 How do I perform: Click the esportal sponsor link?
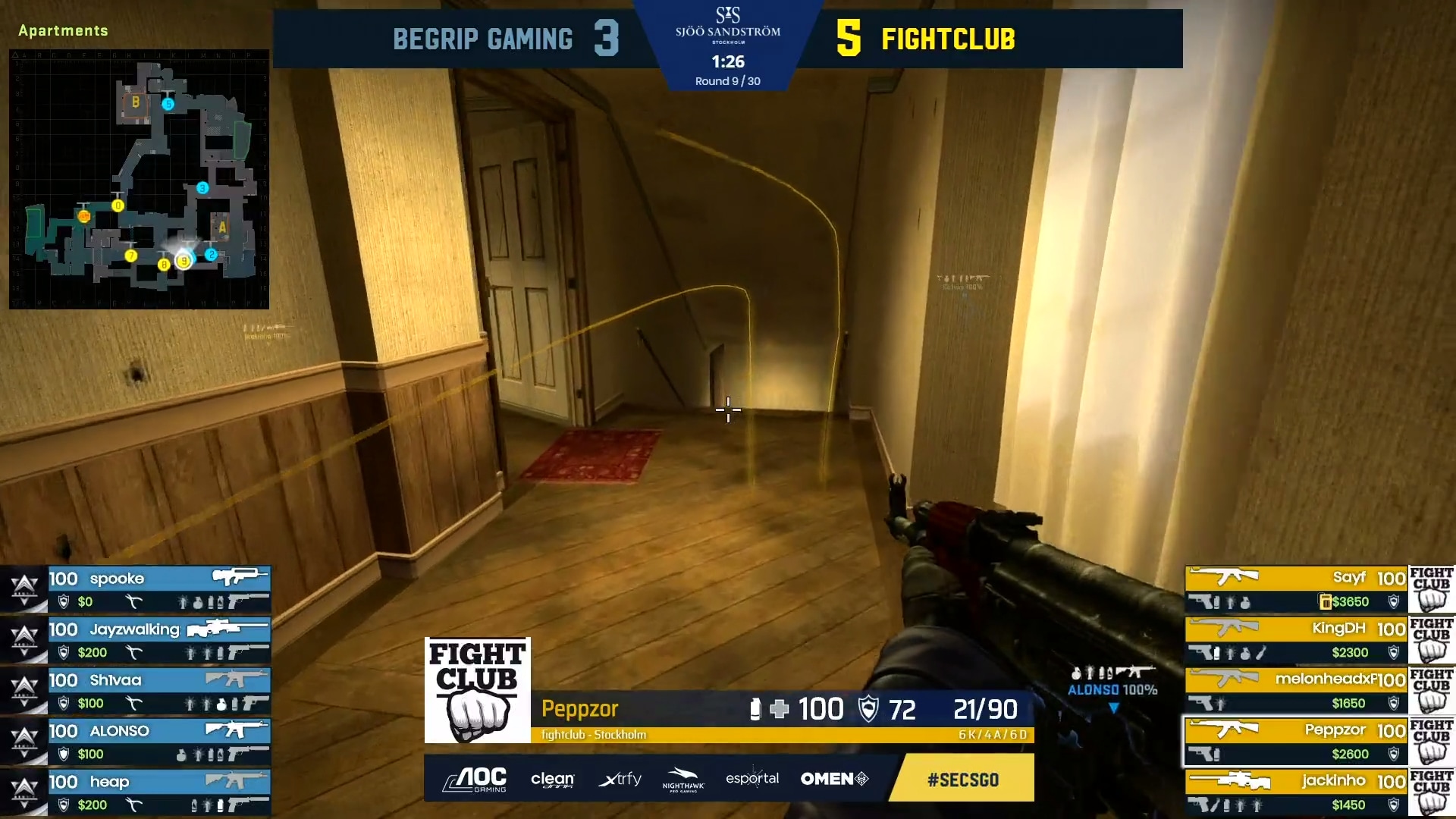752,779
